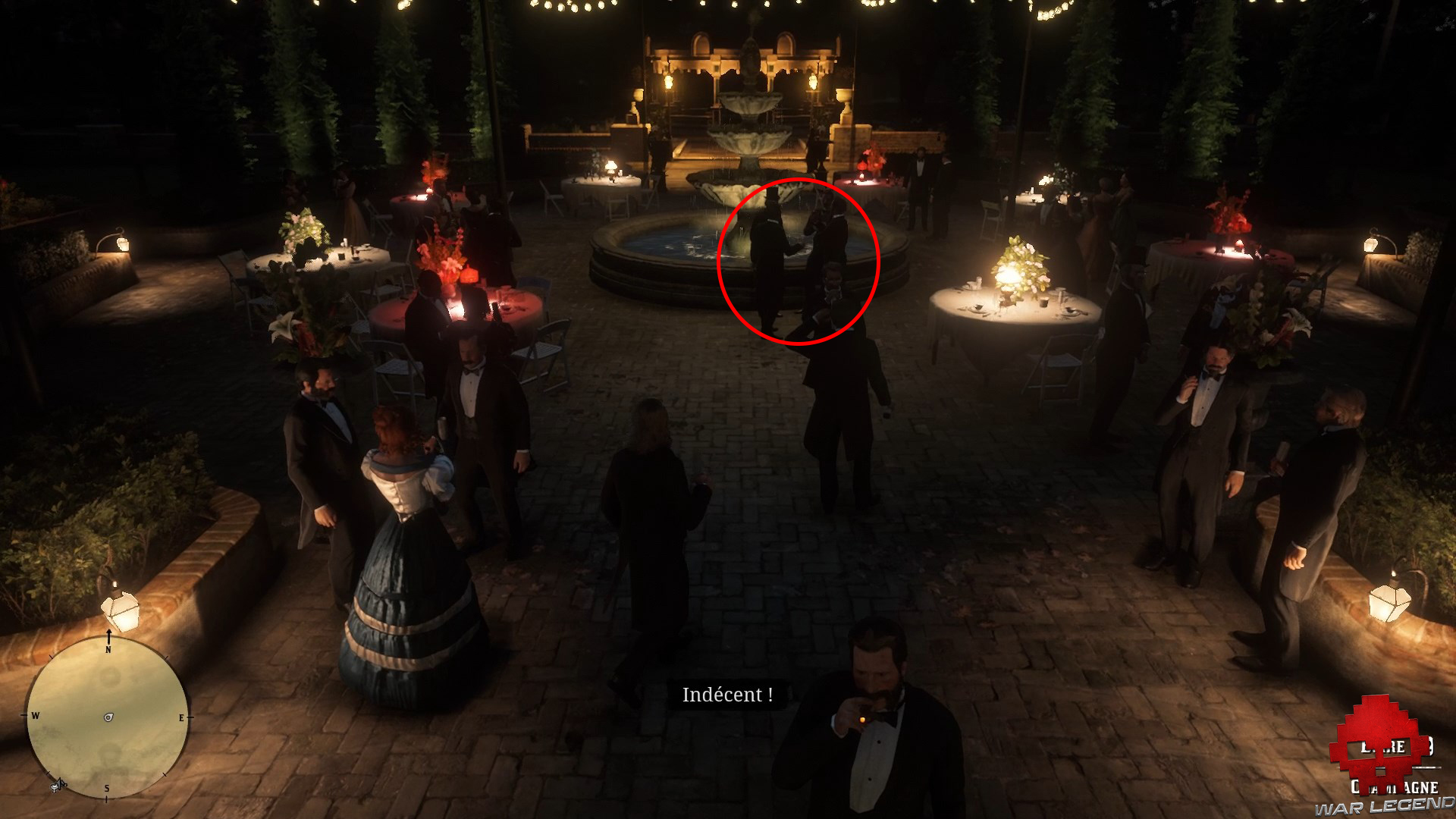Screen dimensions: 1456x819
Task: Click the East indicator on the minimap
Action: coord(181,717)
